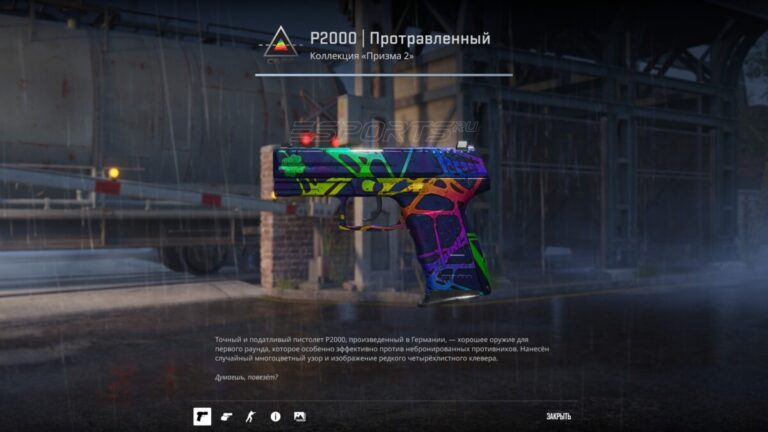Open the picture icon to change background

(x=299, y=416)
